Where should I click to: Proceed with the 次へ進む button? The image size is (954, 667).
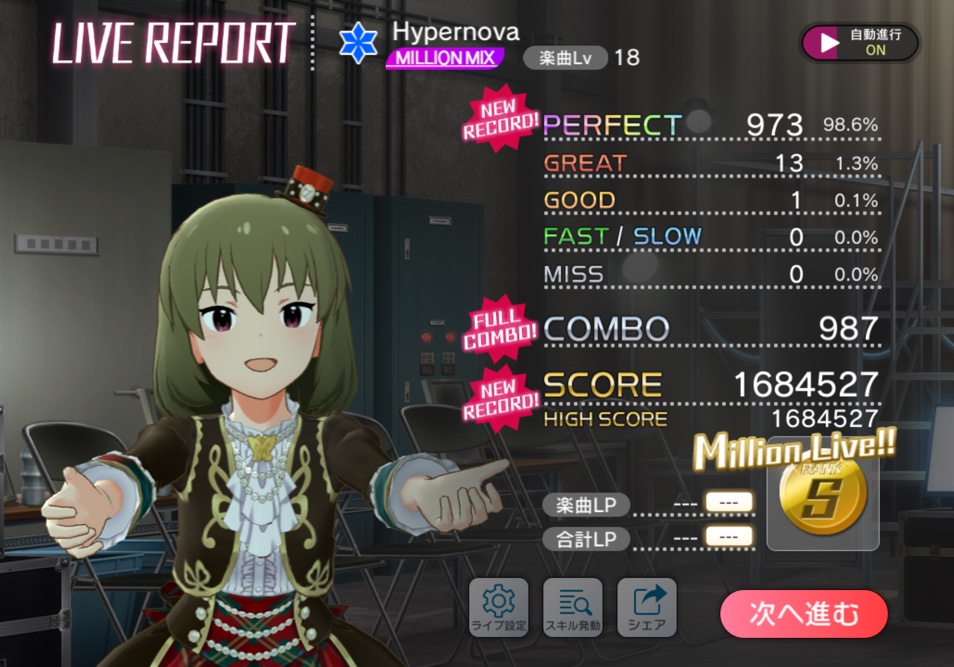tap(804, 613)
